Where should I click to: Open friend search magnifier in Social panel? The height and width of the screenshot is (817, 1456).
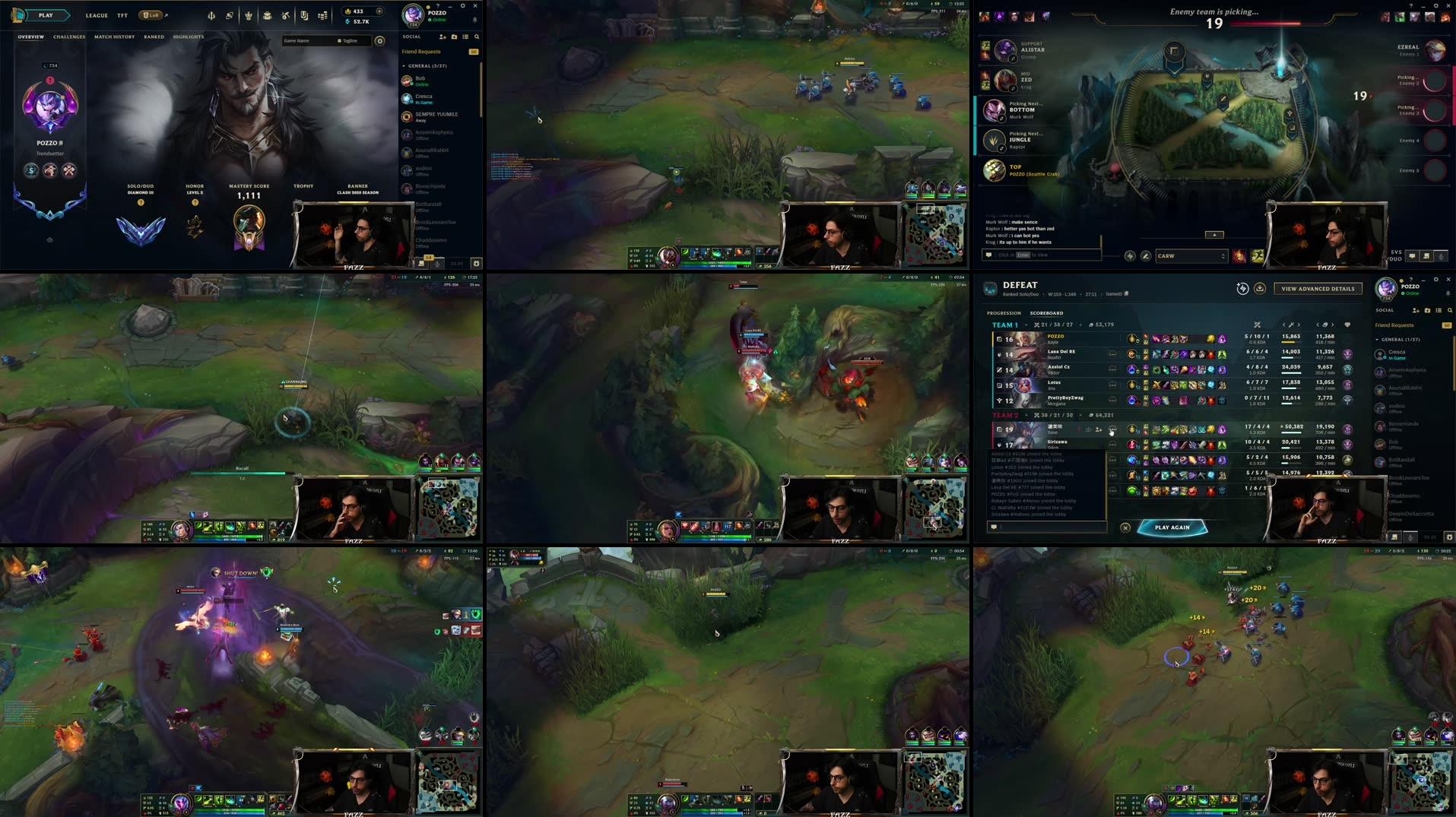click(x=477, y=36)
